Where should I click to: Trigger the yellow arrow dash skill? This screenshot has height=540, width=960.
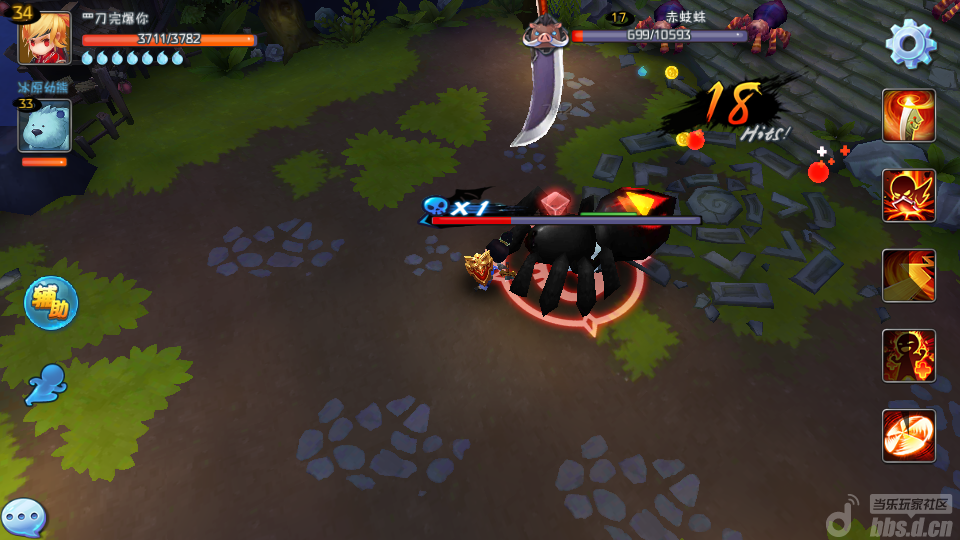pyautogui.click(x=908, y=275)
